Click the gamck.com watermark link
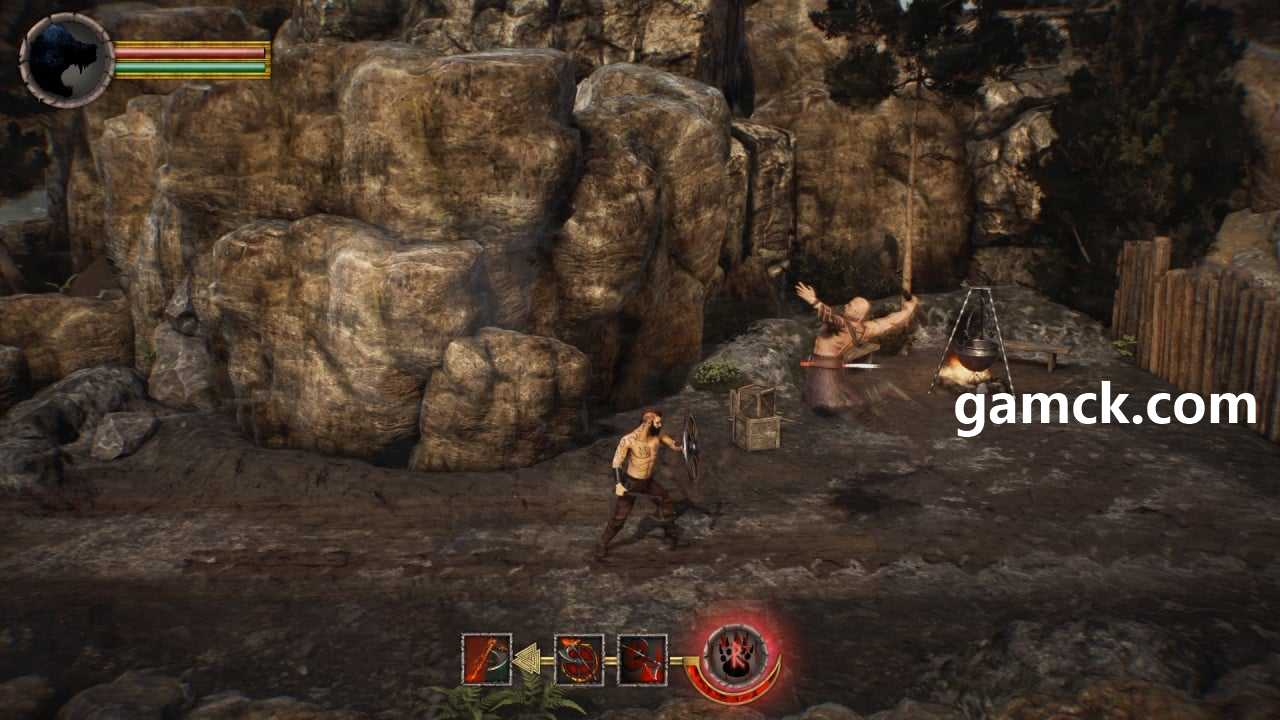 (x=1104, y=407)
